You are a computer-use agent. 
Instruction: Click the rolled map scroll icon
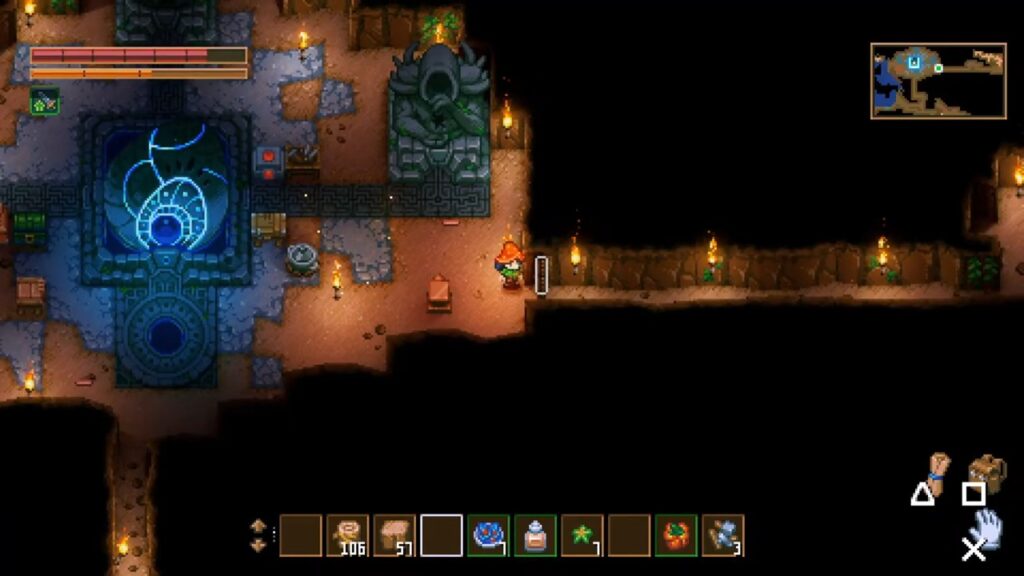tap(938, 472)
